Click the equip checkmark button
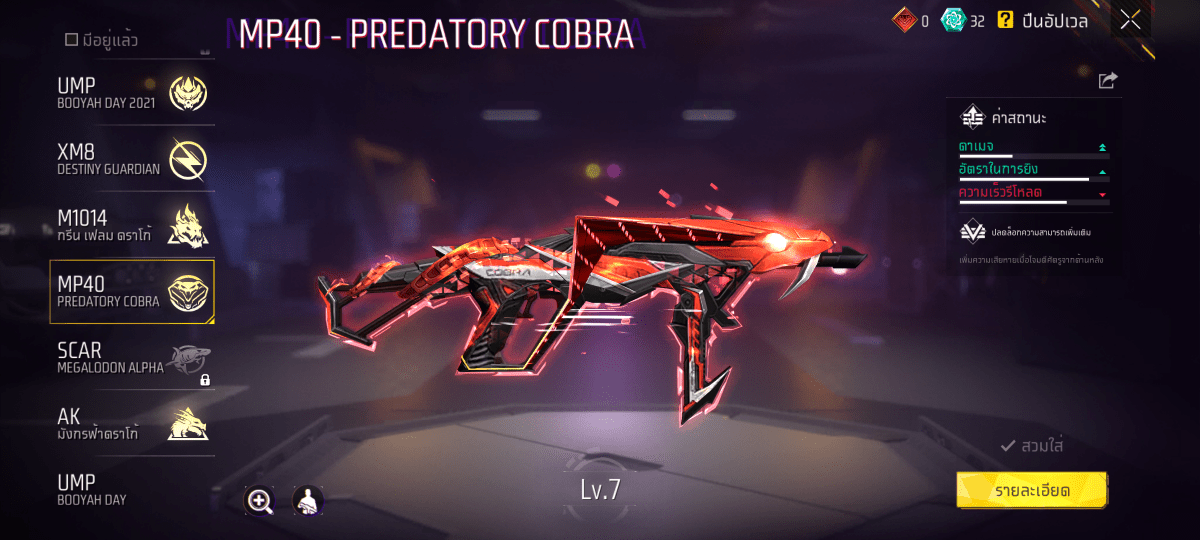Screen dimensions: 1200x540 1031,446
